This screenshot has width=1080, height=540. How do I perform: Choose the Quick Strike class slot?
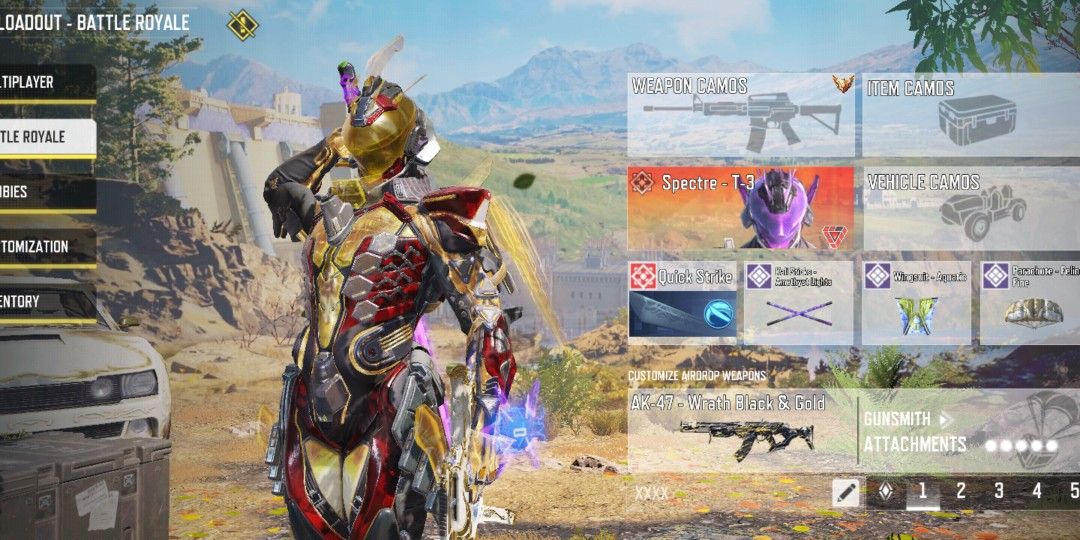coord(682,303)
